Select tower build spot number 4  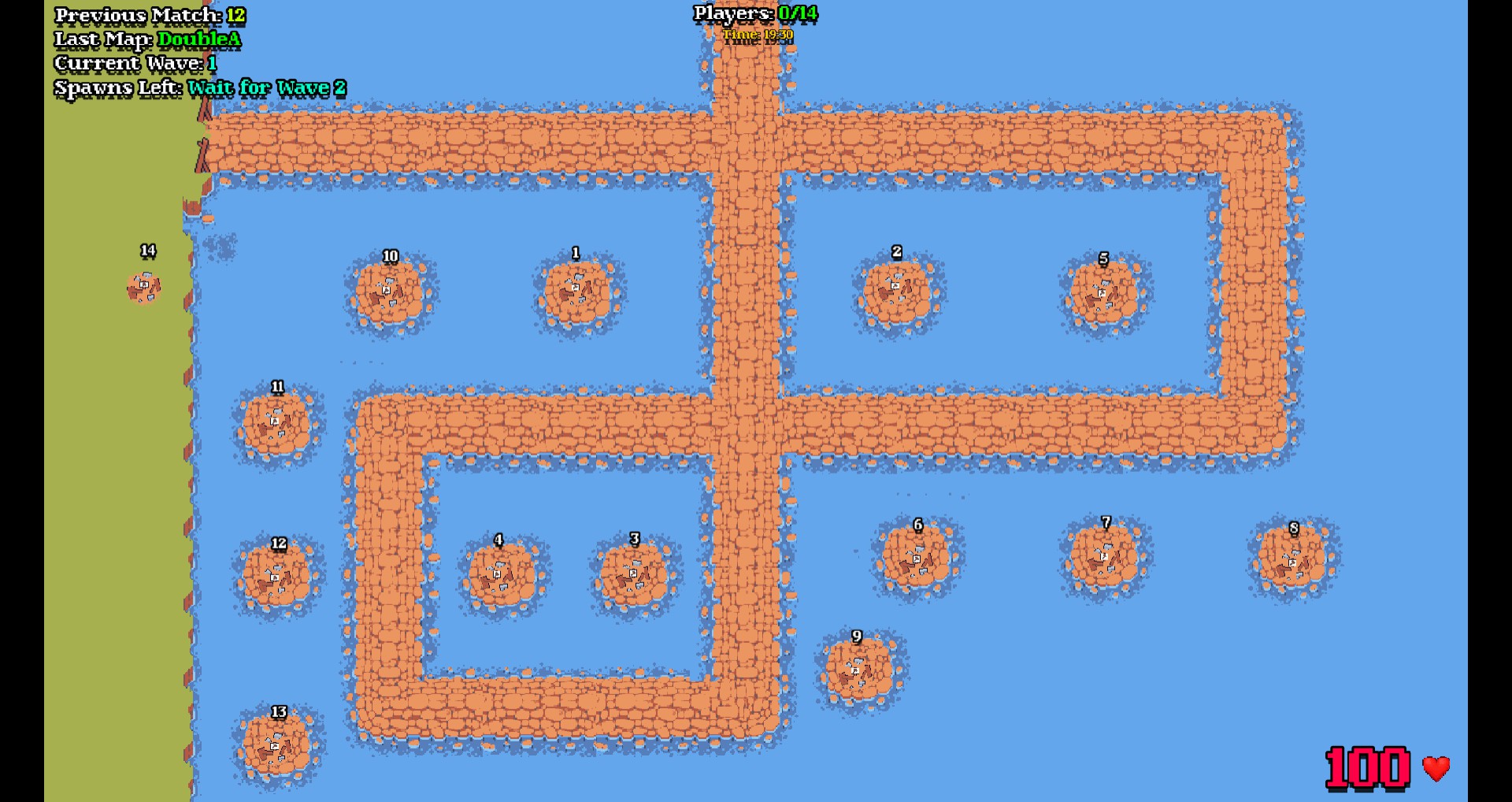tap(502, 577)
